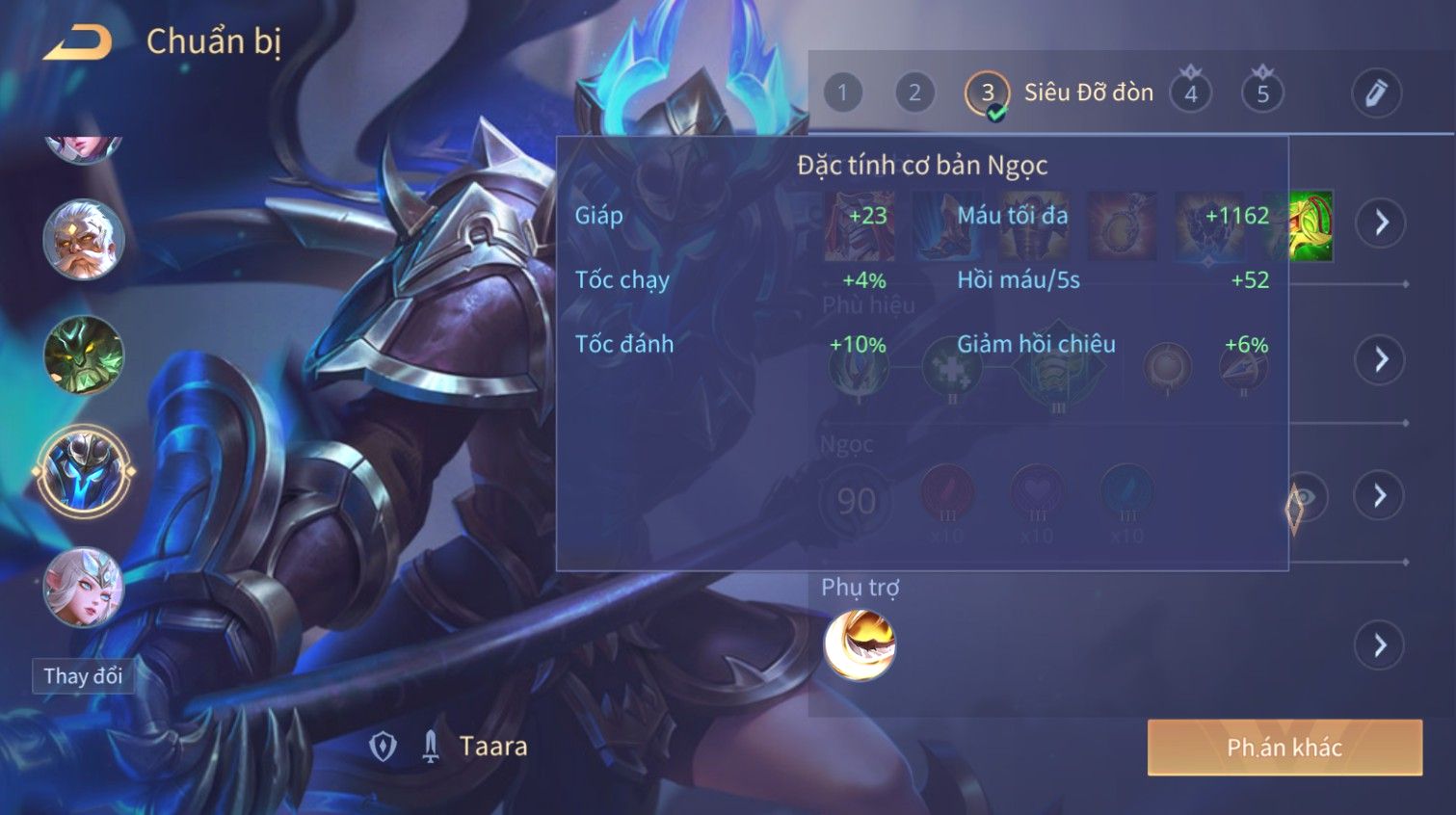Select build preset number 1

pos(842,93)
